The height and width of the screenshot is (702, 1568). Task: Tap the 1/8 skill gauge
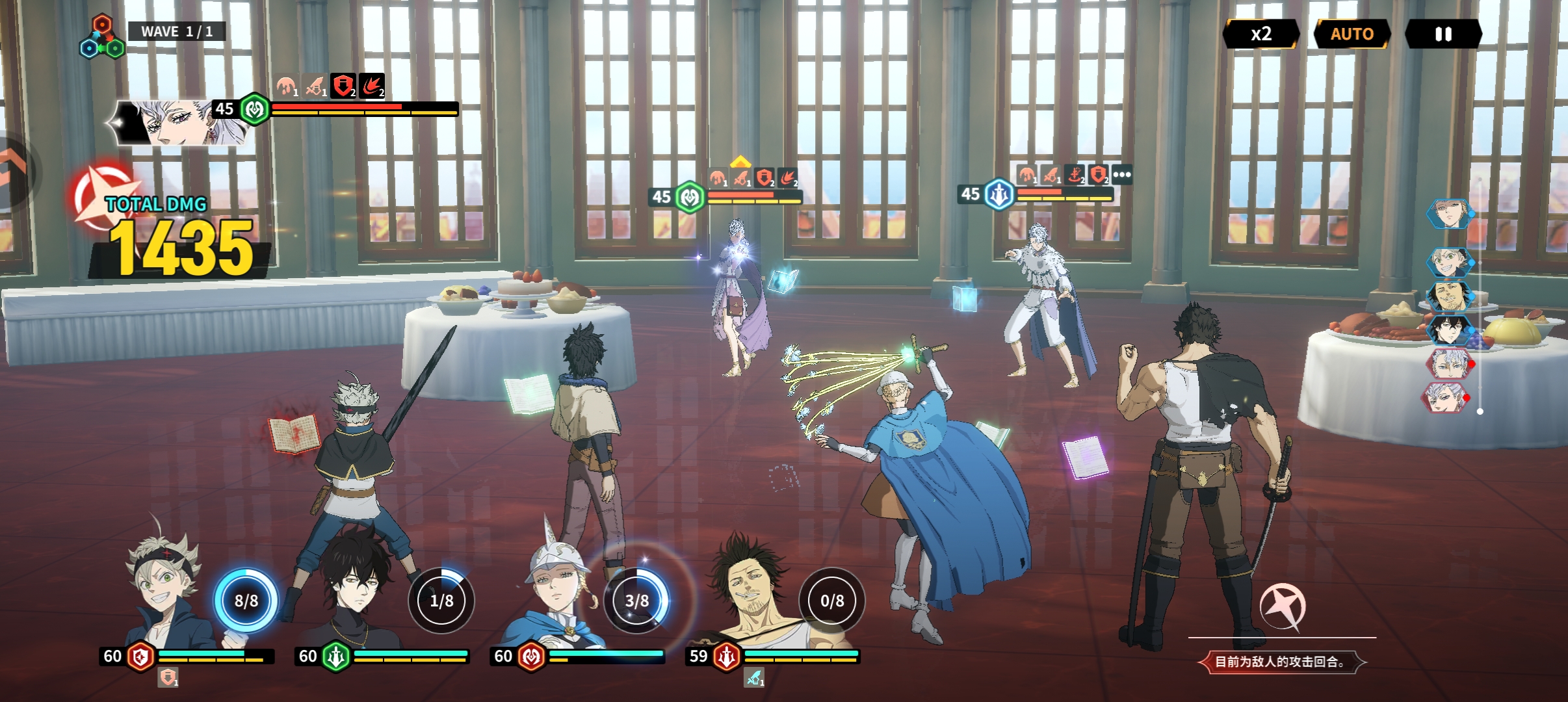441,601
